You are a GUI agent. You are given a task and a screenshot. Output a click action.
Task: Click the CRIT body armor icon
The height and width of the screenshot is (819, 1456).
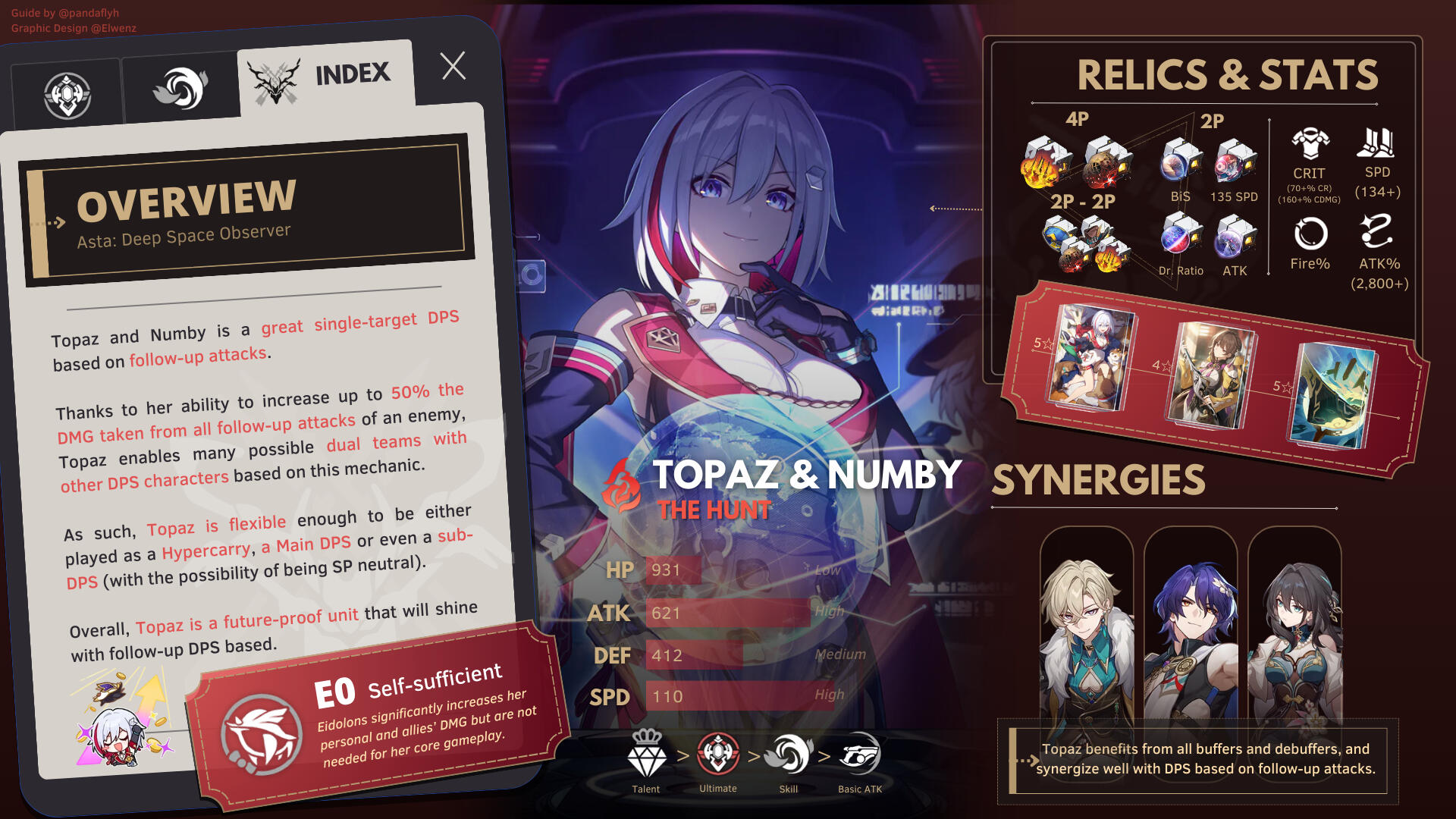click(x=1310, y=144)
